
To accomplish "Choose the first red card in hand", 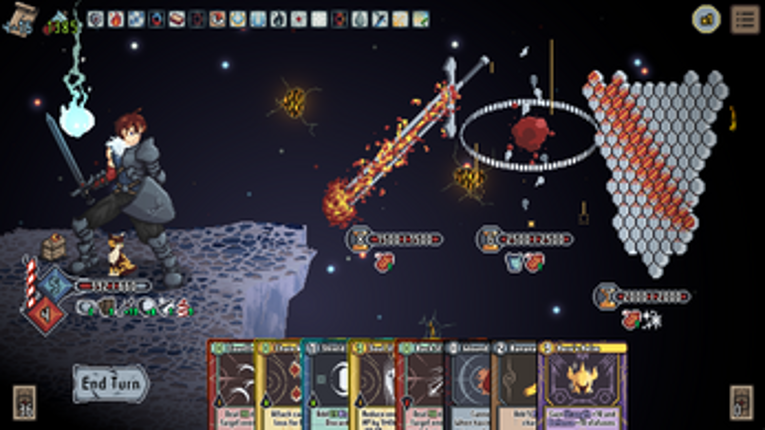I will click(230, 386).
